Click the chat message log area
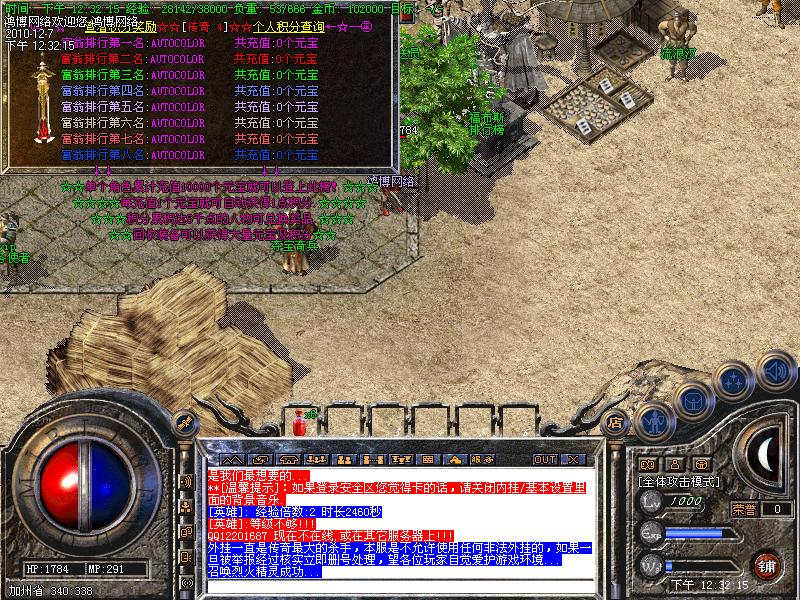 (x=400, y=520)
